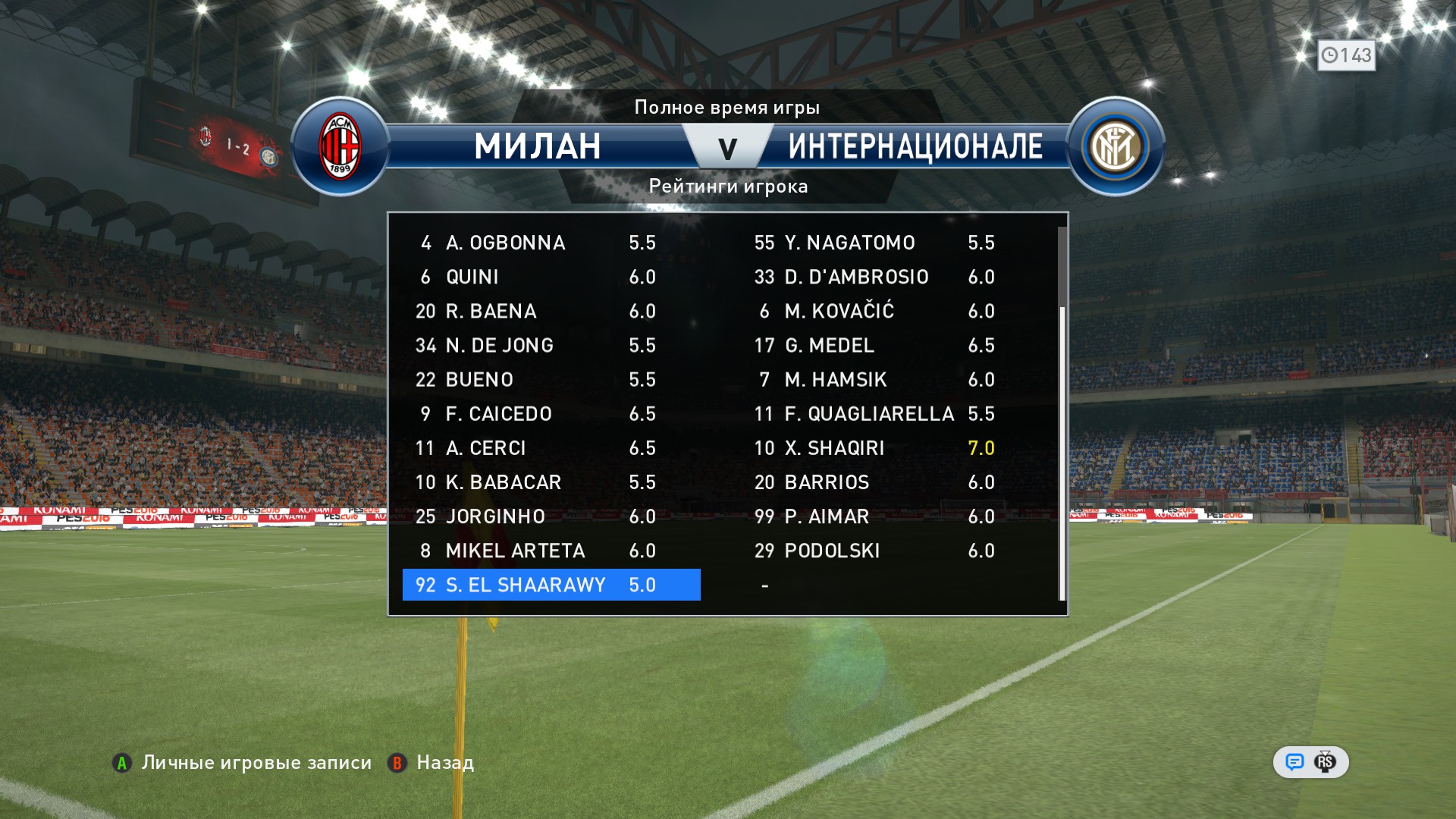
Task: Choose Mikel Arteta's row
Action: (551, 551)
